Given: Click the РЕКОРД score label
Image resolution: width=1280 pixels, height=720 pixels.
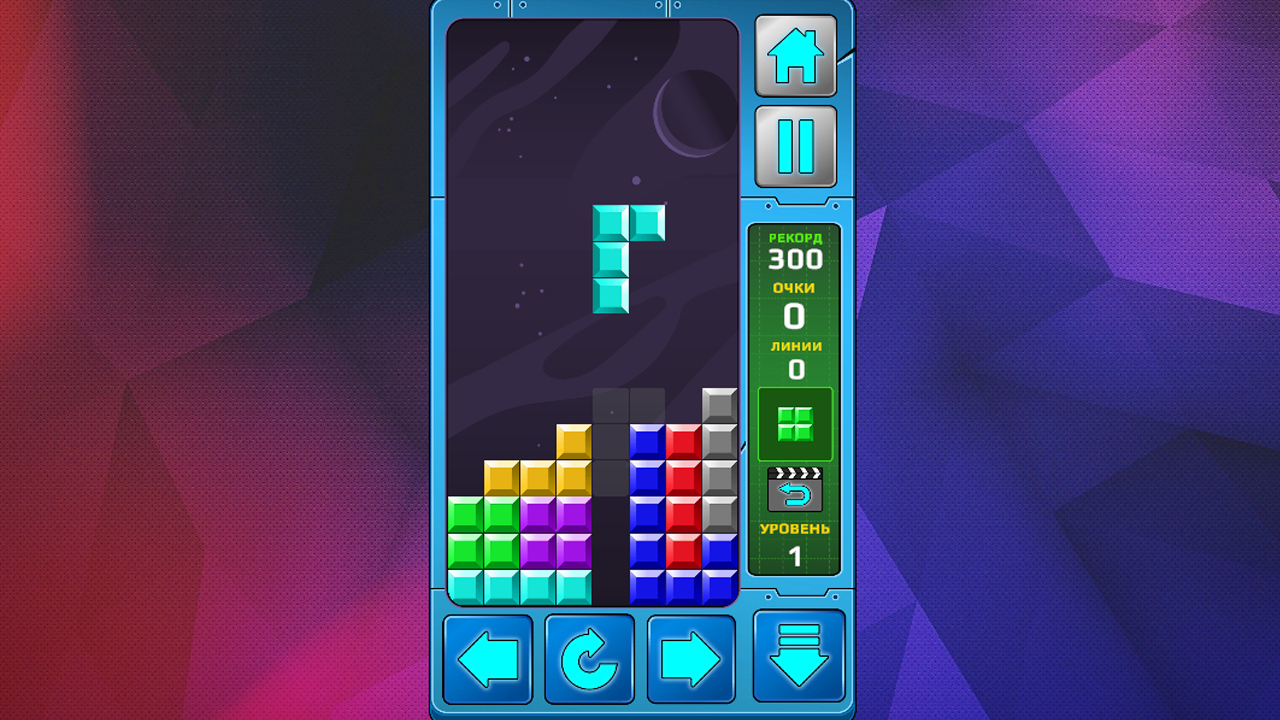Looking at the screenshot, I should pos(795,240).
